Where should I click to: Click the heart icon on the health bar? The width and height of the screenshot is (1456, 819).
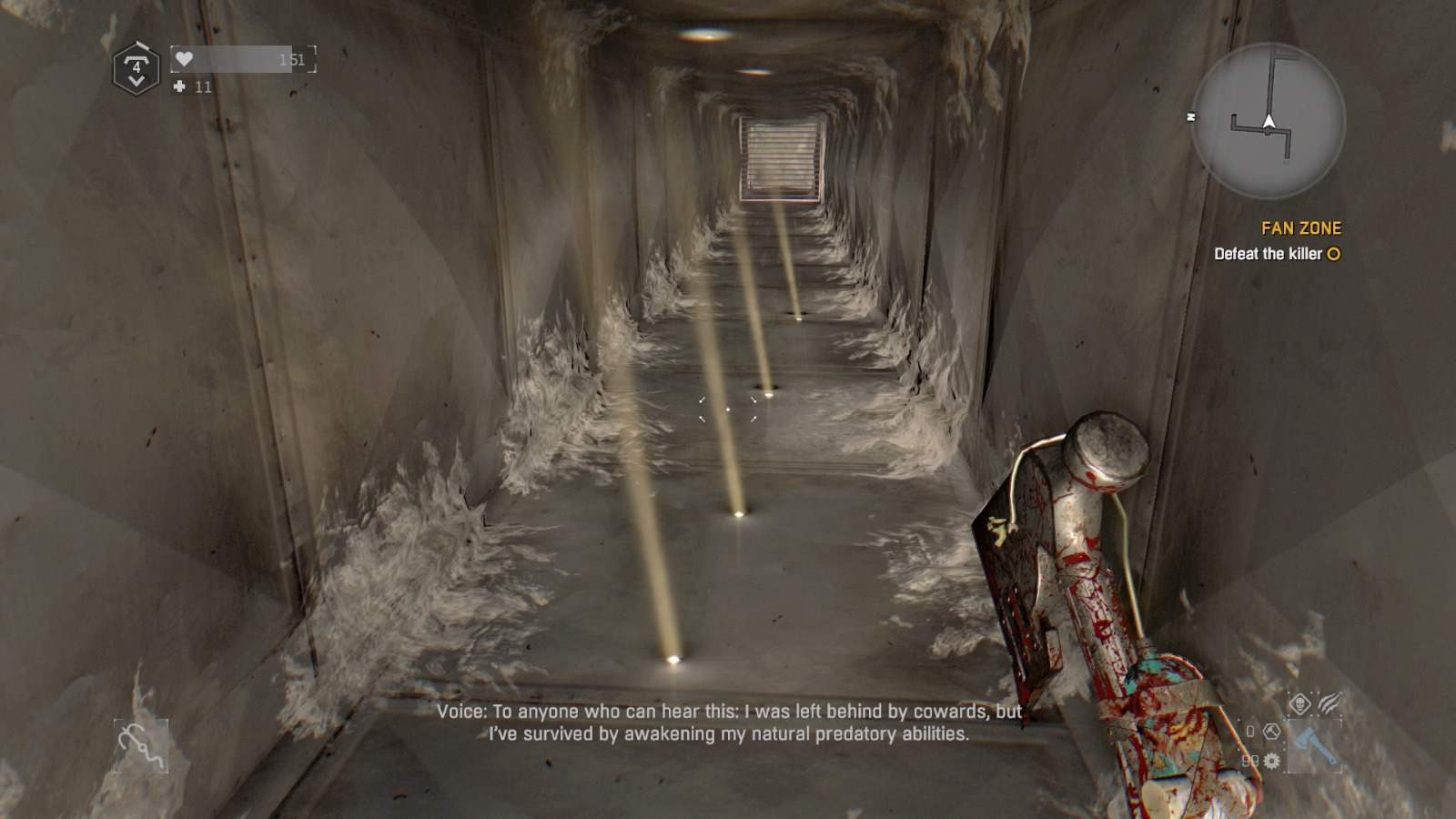(184, 59)
